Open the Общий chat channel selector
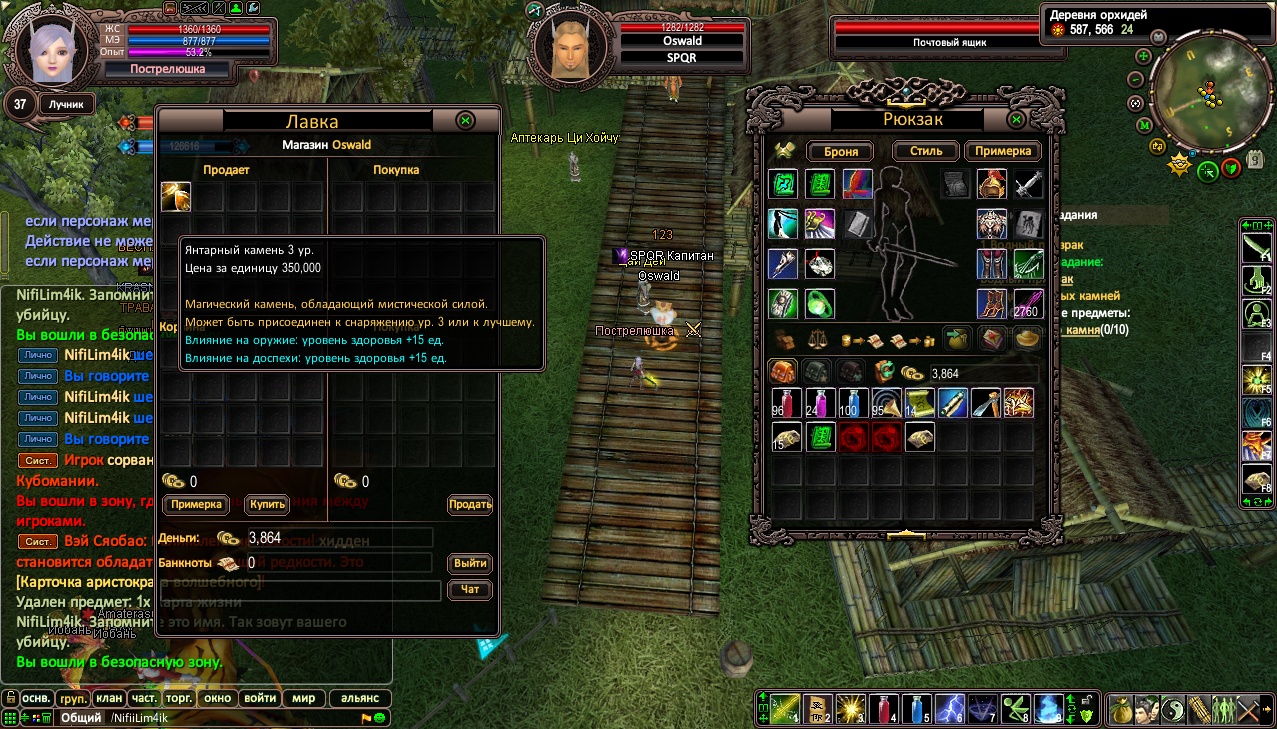This screenshot has height=729, width=1277. click(x=81, y=718)
